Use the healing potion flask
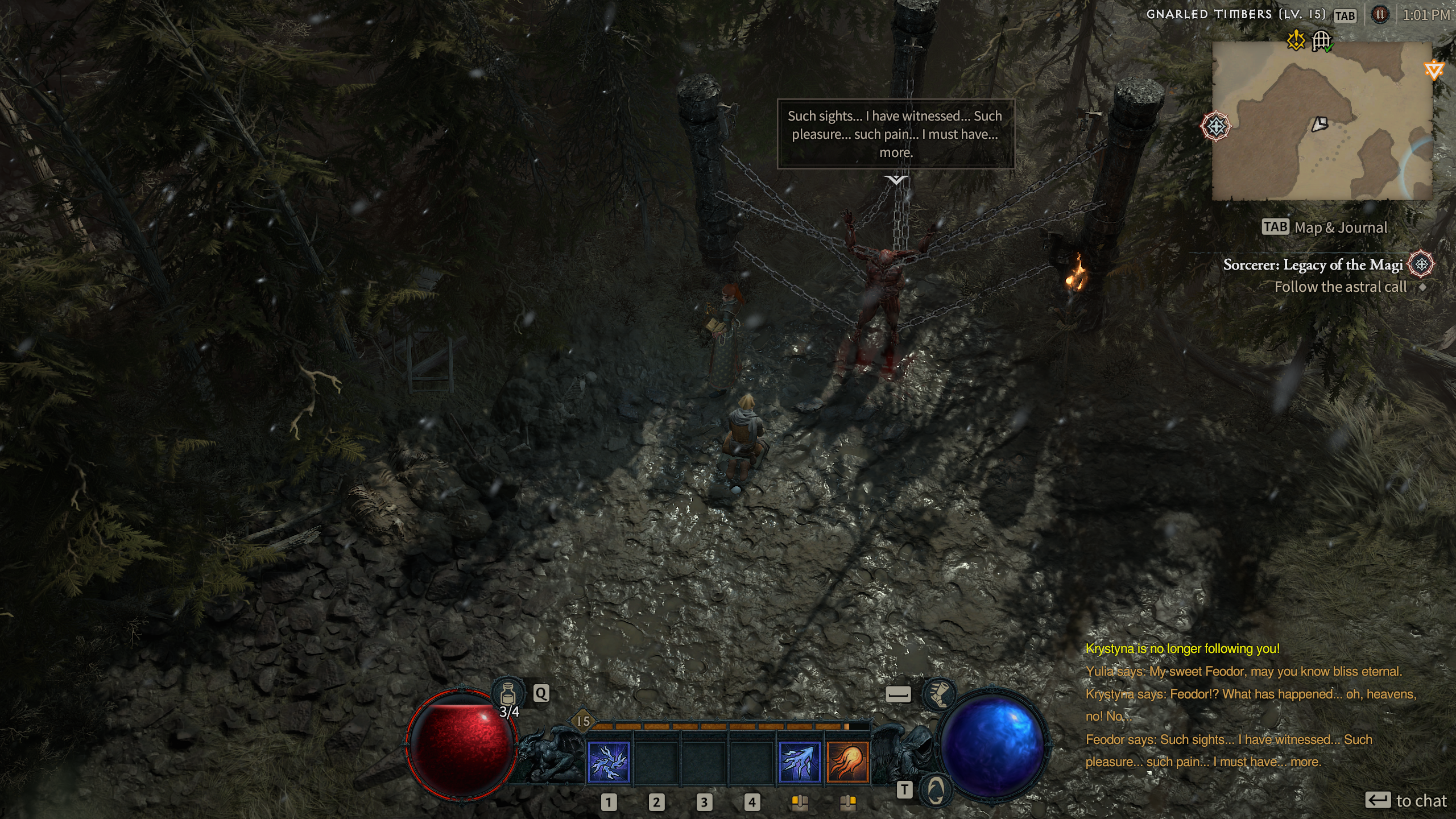The image size is (1456, 819). [508, 693]
